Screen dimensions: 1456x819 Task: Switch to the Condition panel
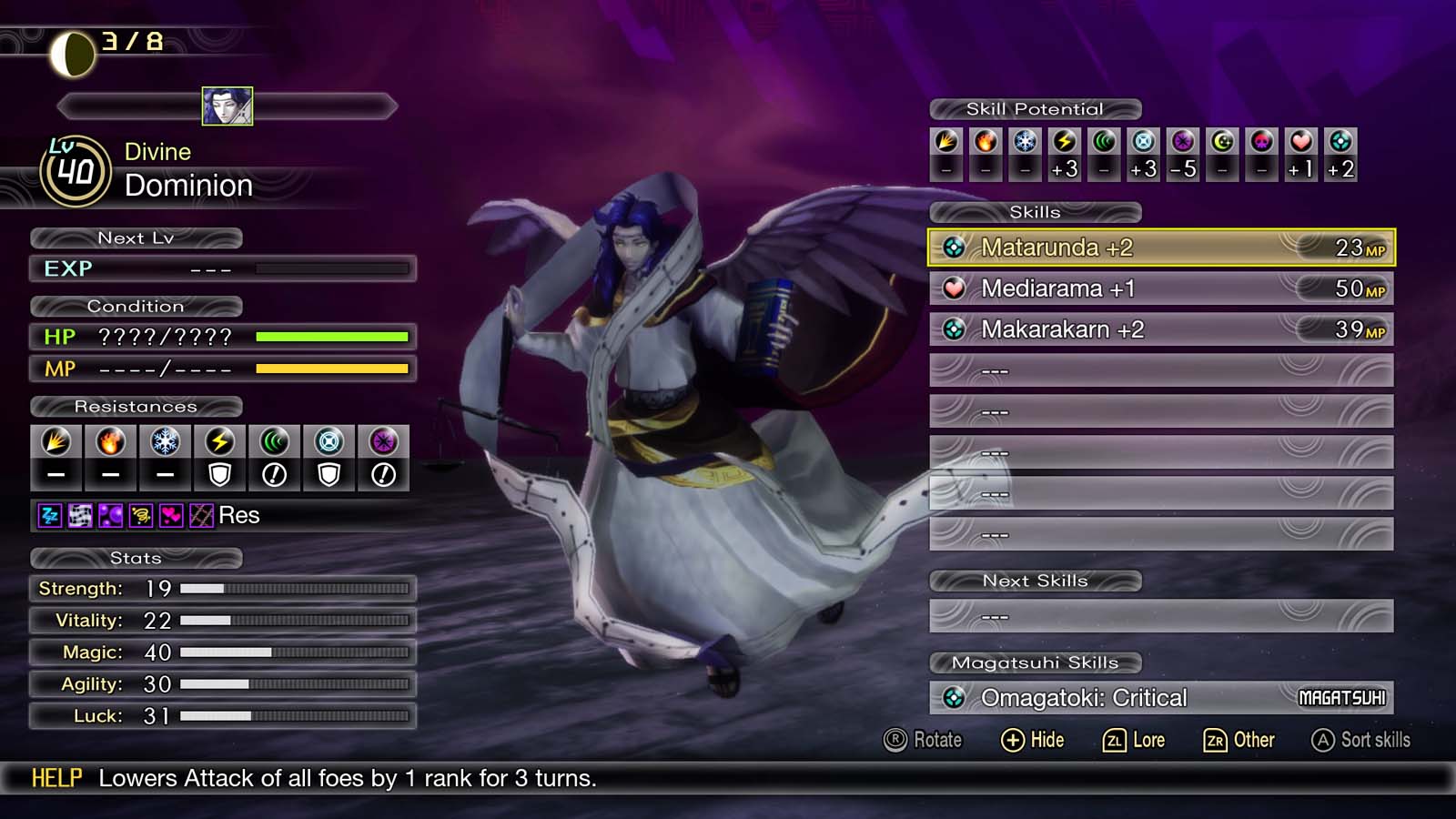tap(137, 307)
